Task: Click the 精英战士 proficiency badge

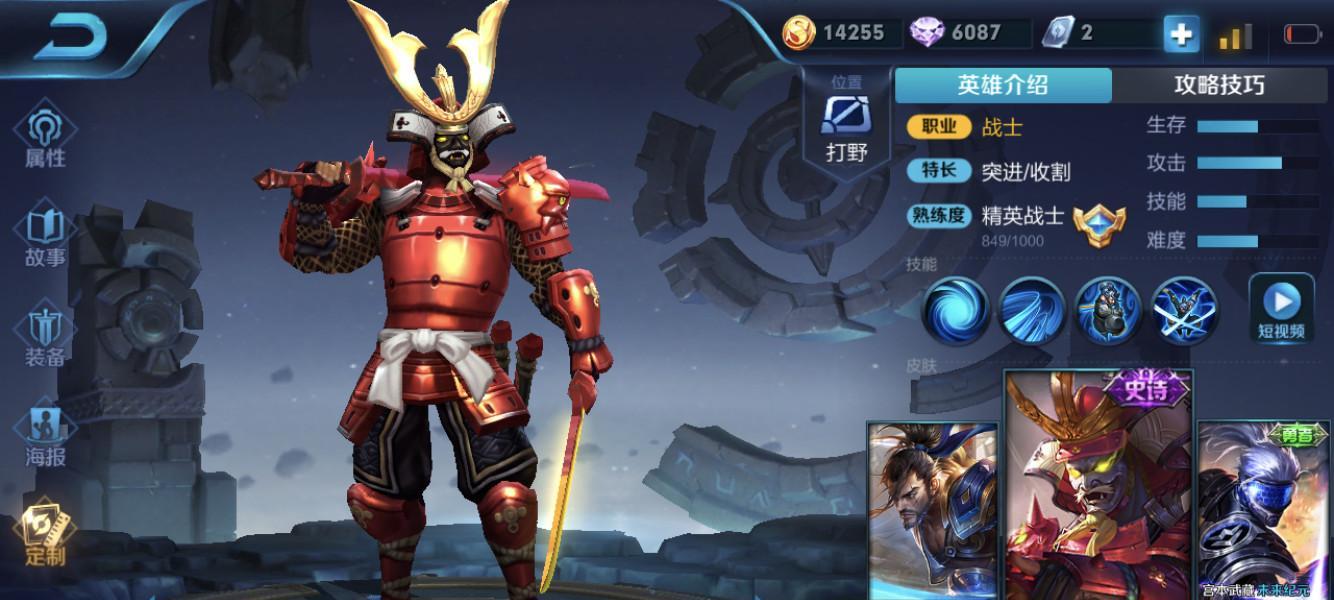Action: [x=1099, y=223]
